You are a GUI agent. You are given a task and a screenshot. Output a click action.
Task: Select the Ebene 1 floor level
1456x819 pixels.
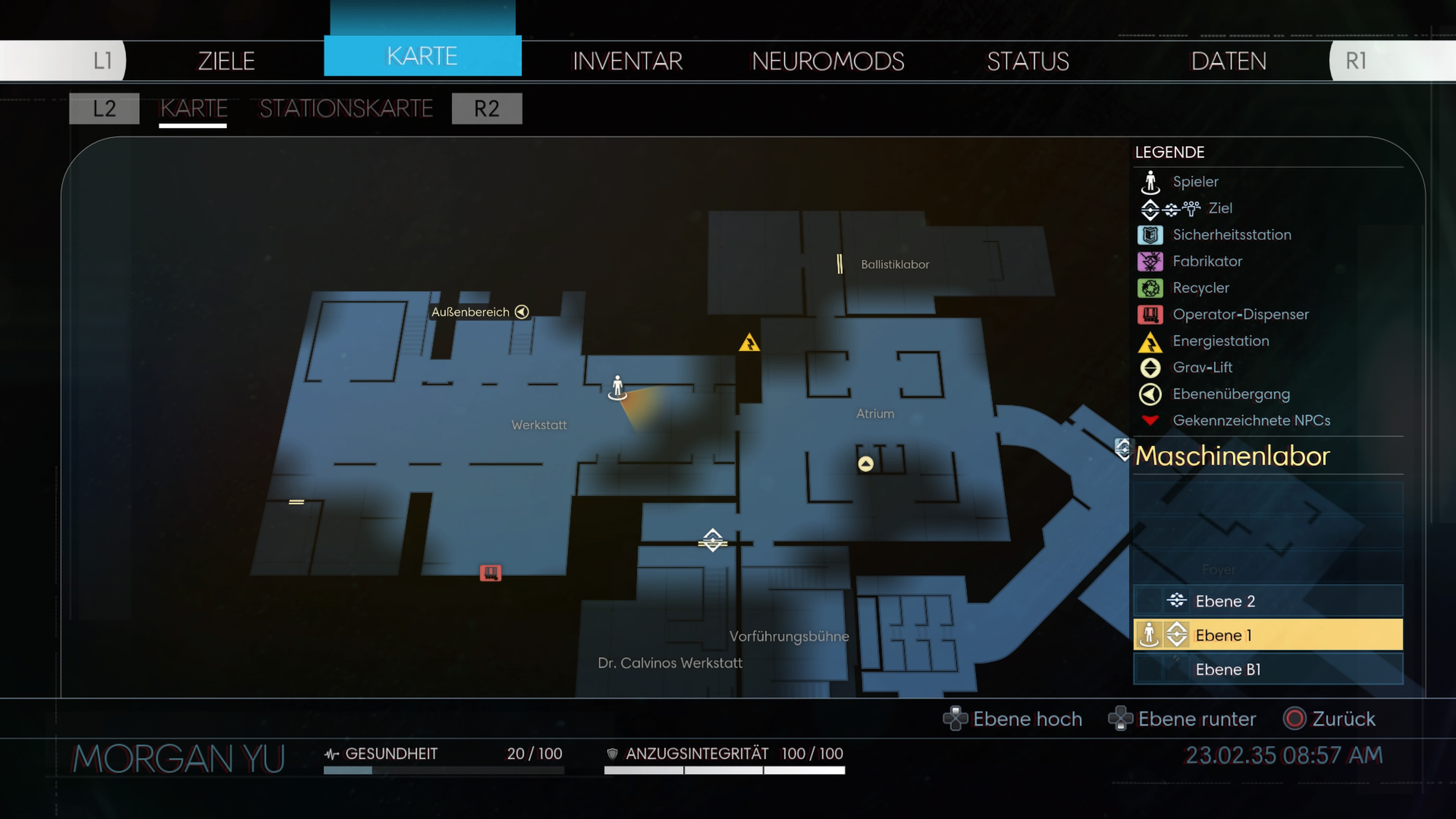pos(1268,635)
